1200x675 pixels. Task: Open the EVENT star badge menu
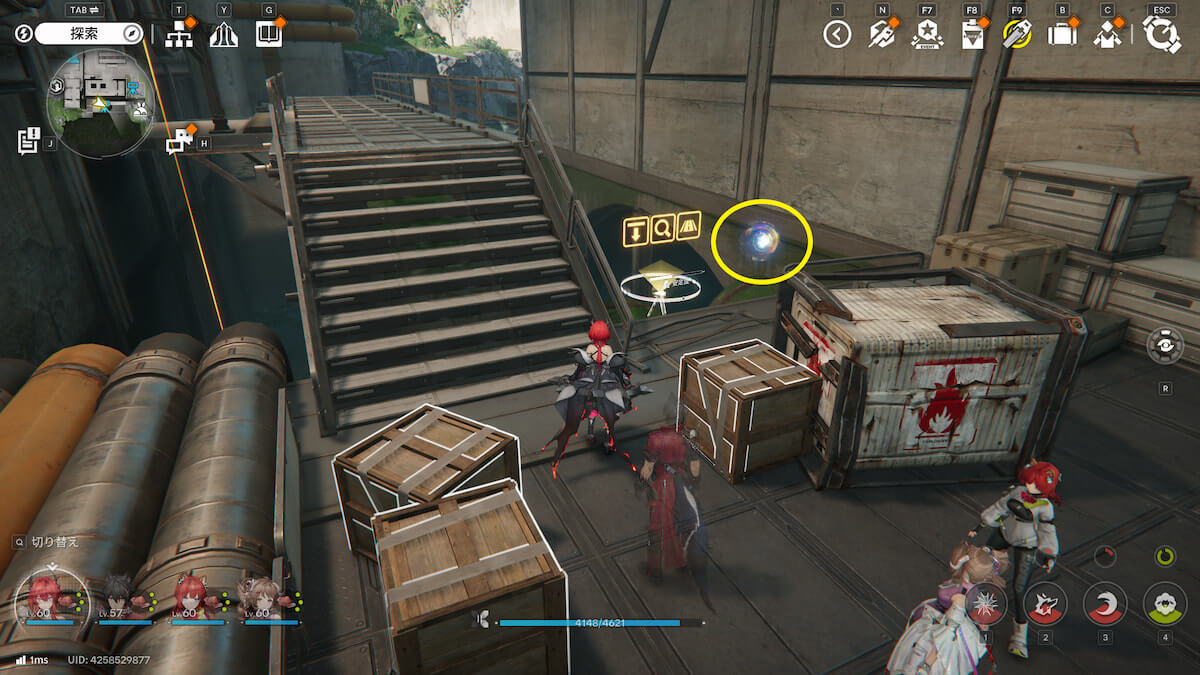coord(926,35)
